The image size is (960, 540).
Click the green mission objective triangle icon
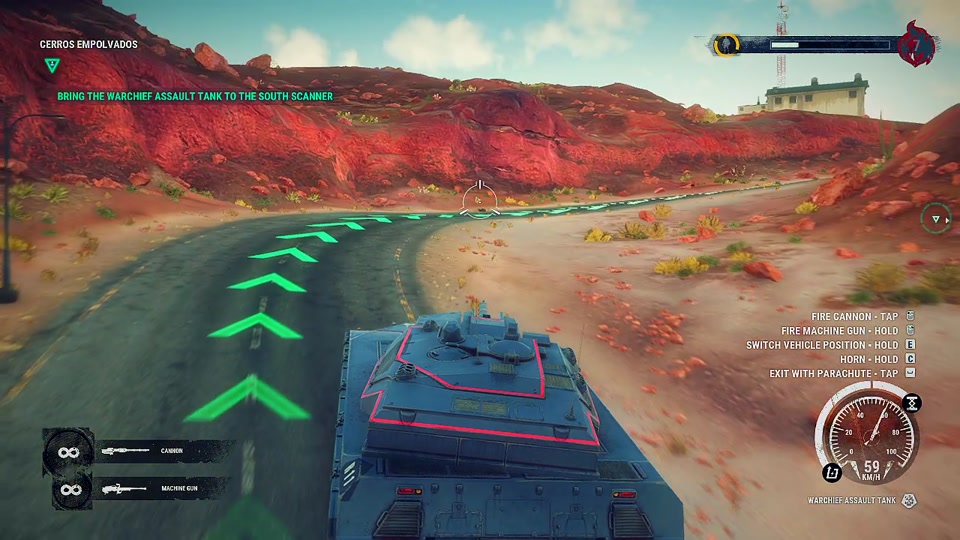[52, 66]
